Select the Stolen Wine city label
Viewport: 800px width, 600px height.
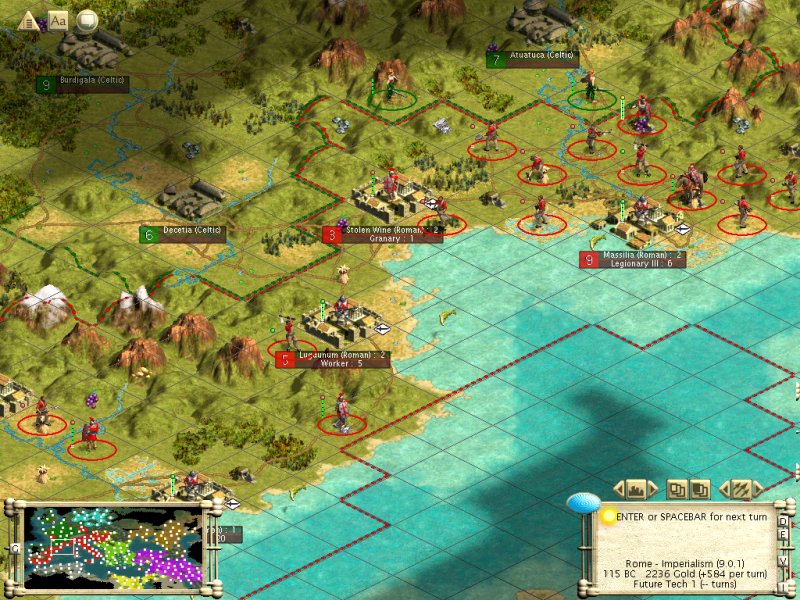pyautogui.click(x=381, y=234)
